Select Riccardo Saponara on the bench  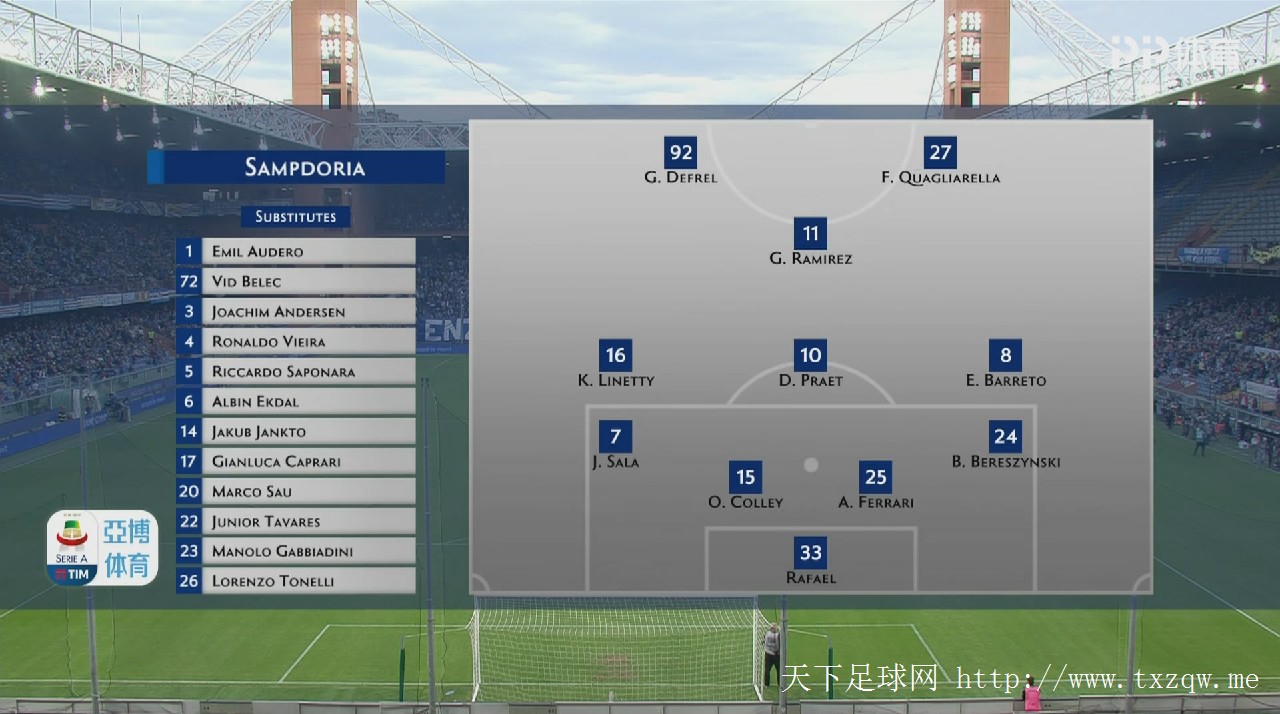(296, 371)
